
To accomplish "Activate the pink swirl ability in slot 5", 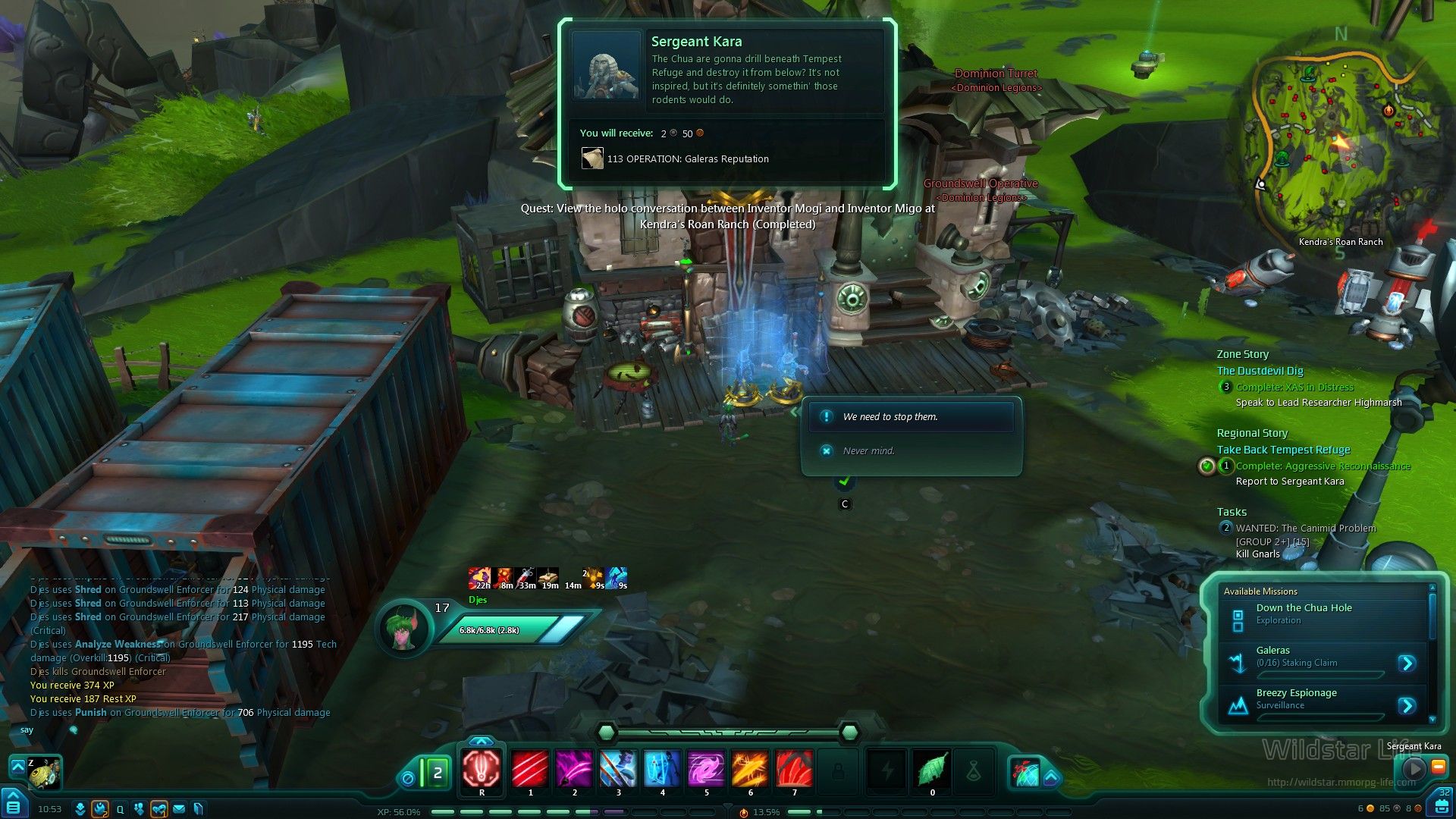I will pos(706,768).
